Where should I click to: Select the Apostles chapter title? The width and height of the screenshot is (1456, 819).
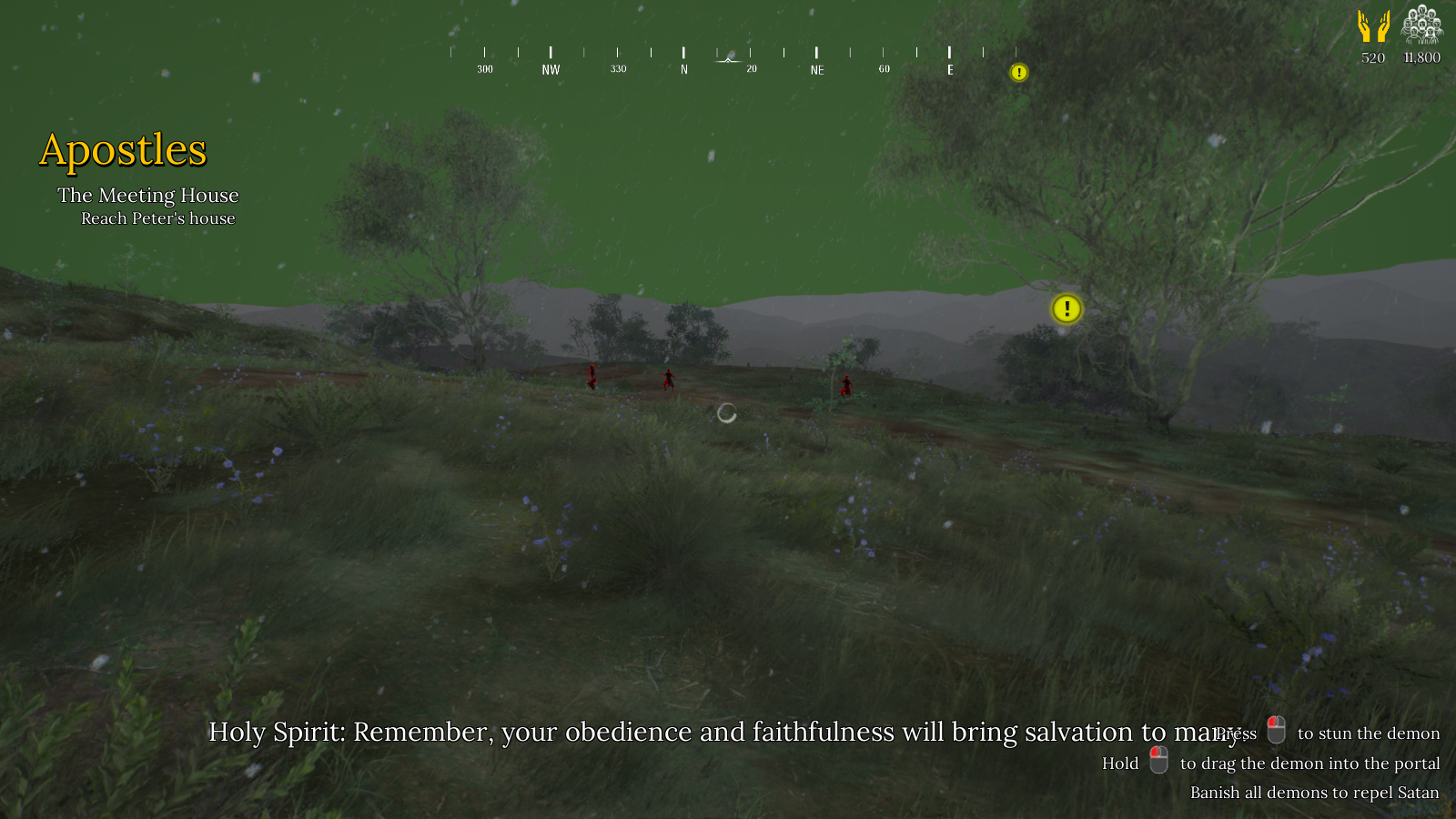tap(123, 150)
